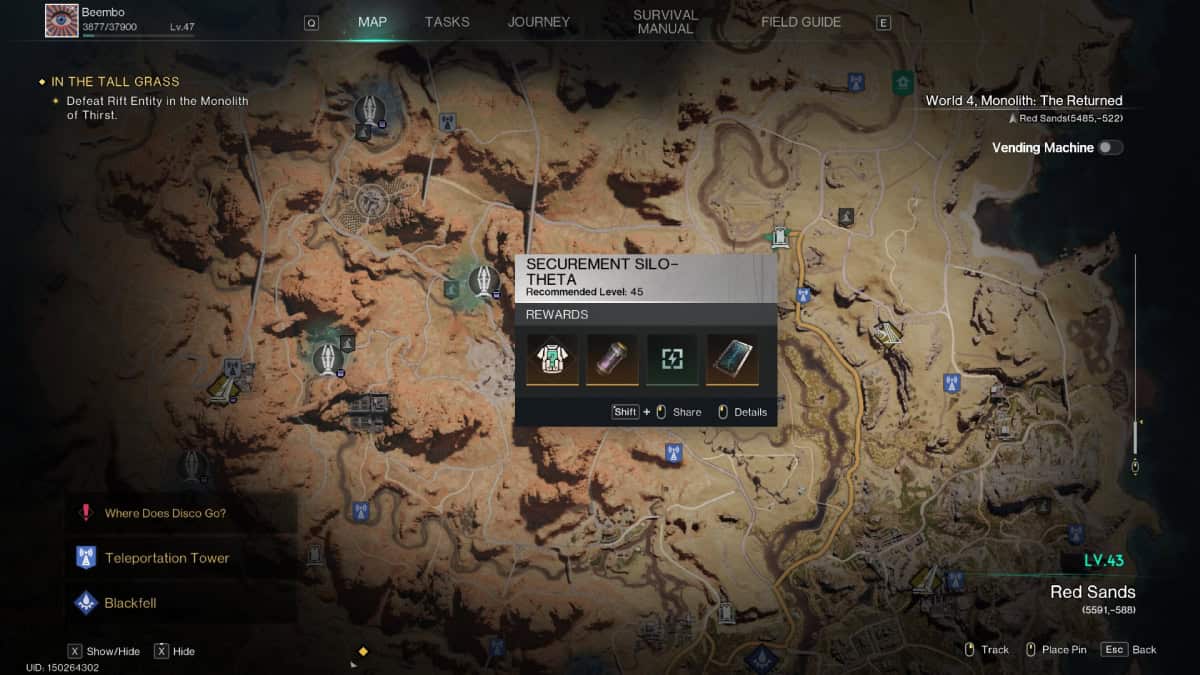Choose the Blackfell legend entry
The height and width of the screenshot is (675, 1200).
[x=130, y=603]
